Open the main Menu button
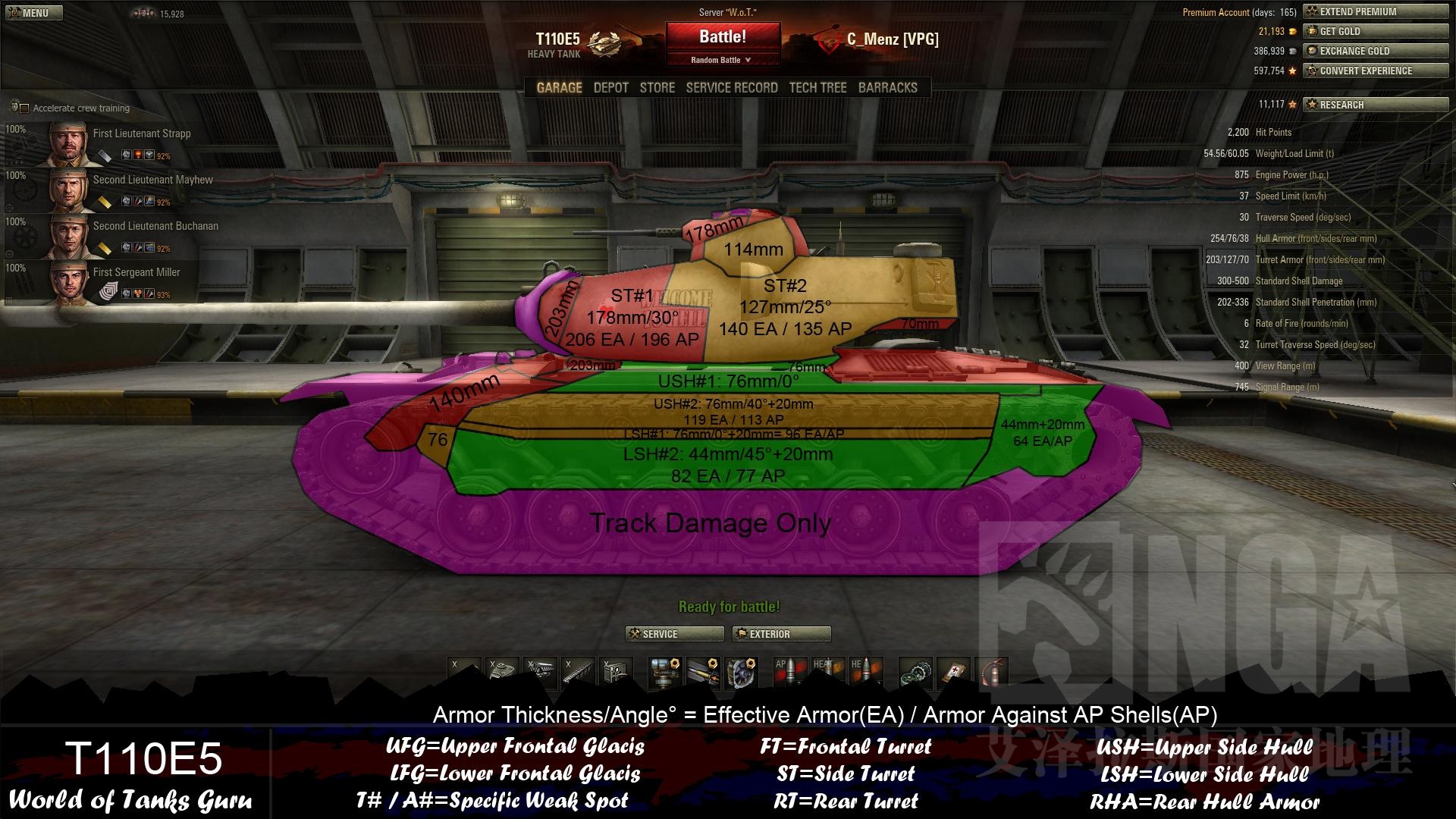Image resolution: width=1456 pixels, height=819 pixels. click(x=32, y=13)
